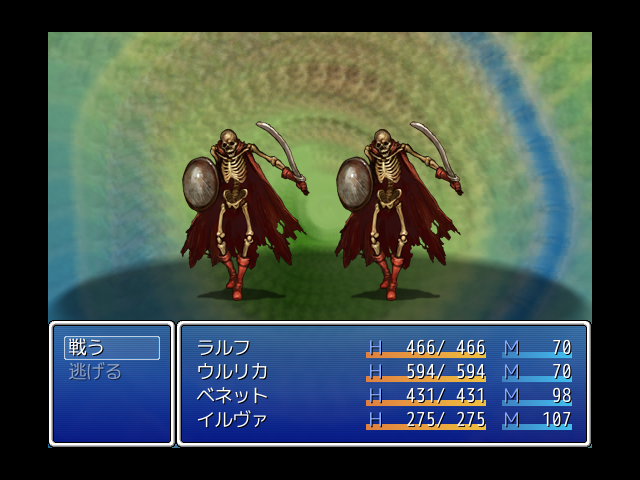Image resolution: width=640 pixels, height=480 pixels.
Task: Select the 戦う (Fight) command
Action: pos(111,348)
